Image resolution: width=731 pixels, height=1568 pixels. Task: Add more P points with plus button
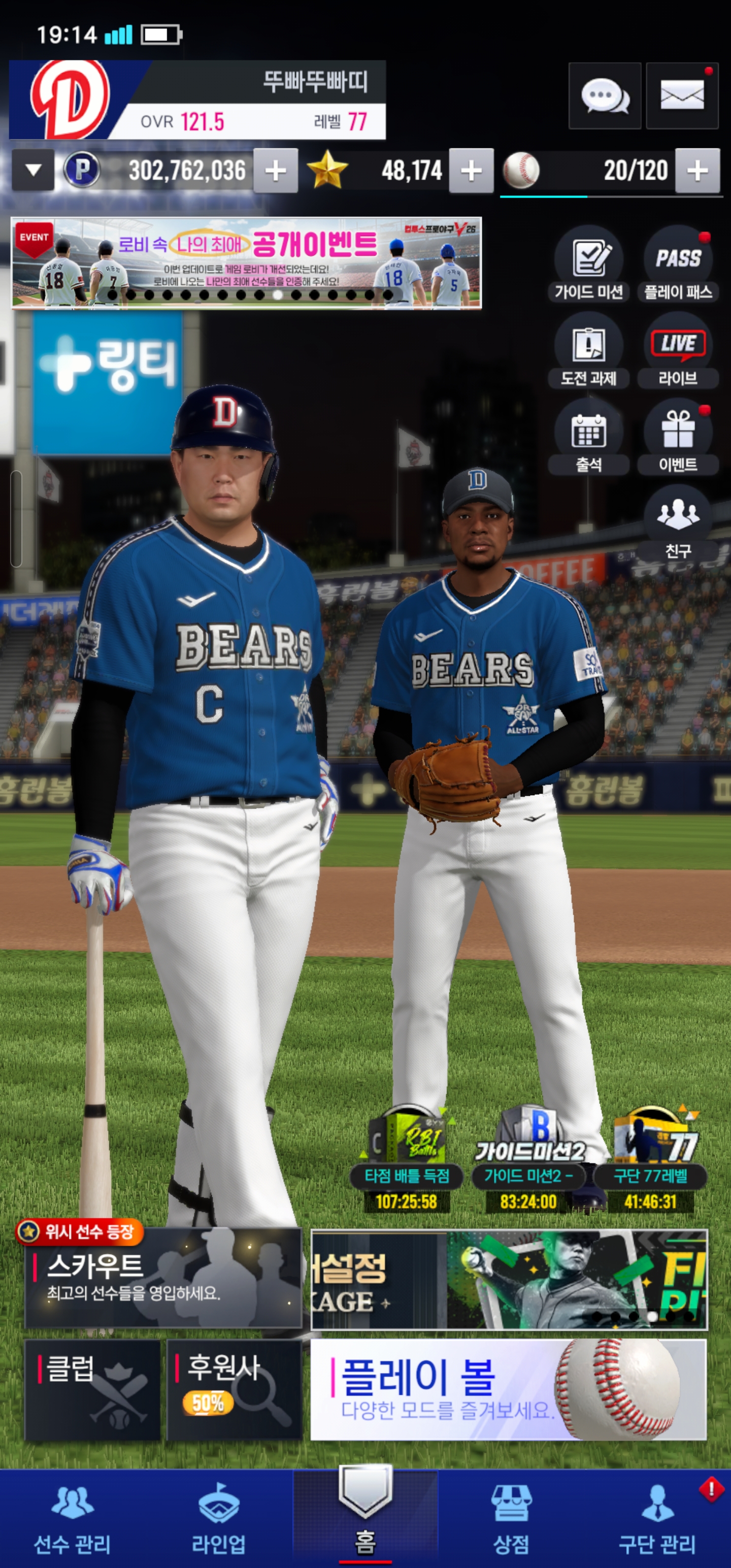[x=276, y=171]
